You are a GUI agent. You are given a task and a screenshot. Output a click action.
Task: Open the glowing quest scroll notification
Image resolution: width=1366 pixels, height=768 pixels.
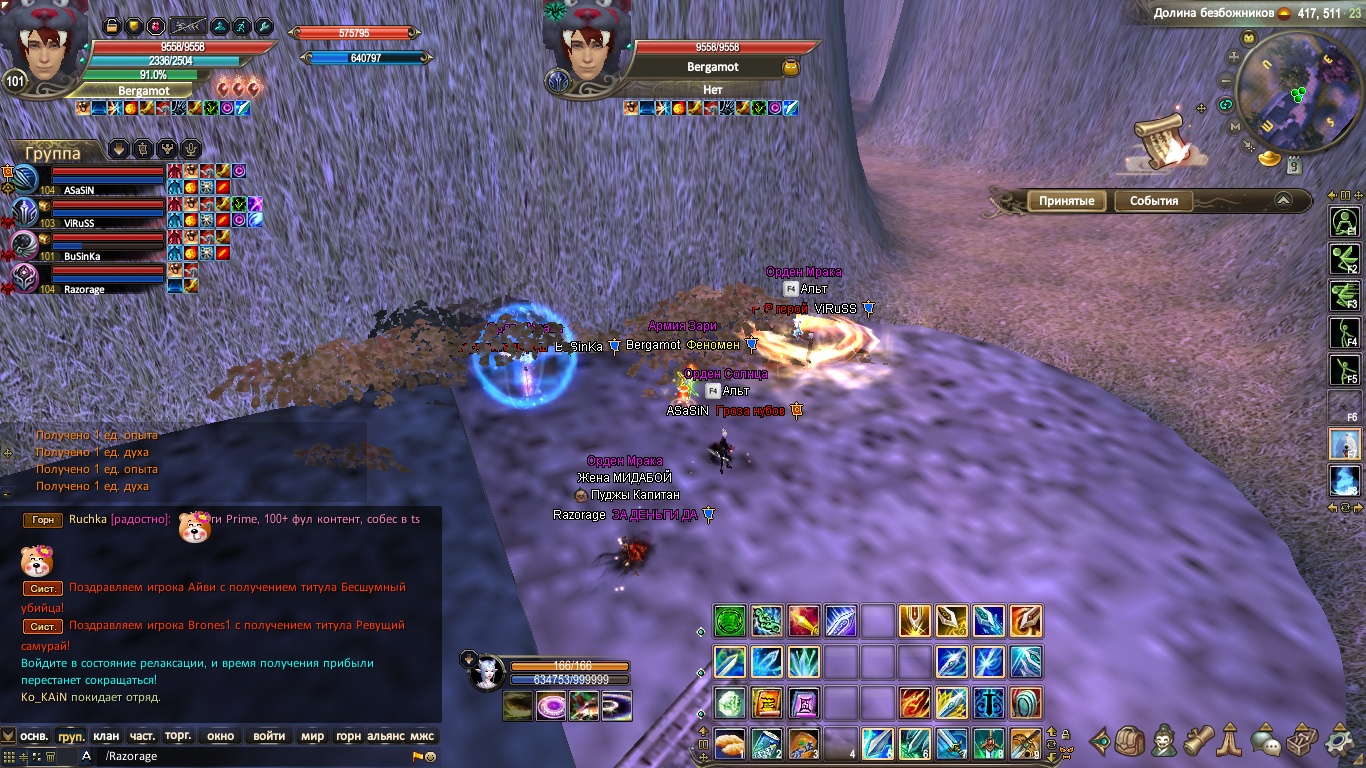(1164, 136)
